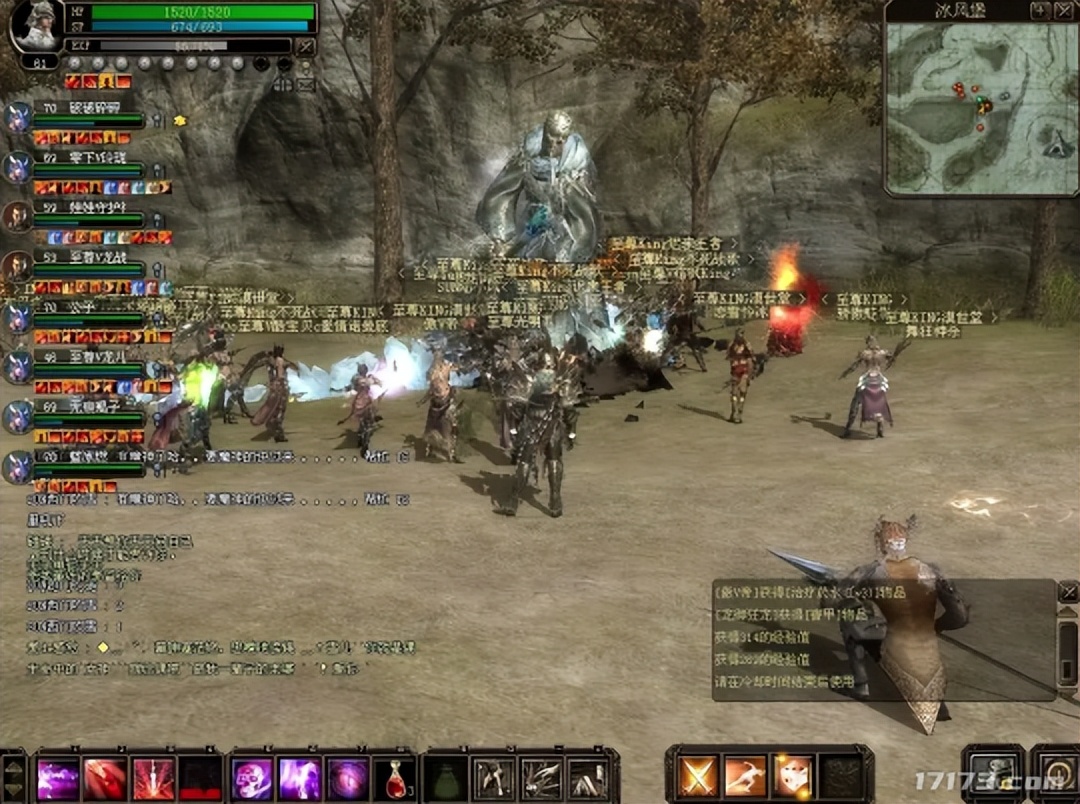Screen dimensions: 1080x804
Task: Open the mail envelope icon
Action: coord(305,84)
